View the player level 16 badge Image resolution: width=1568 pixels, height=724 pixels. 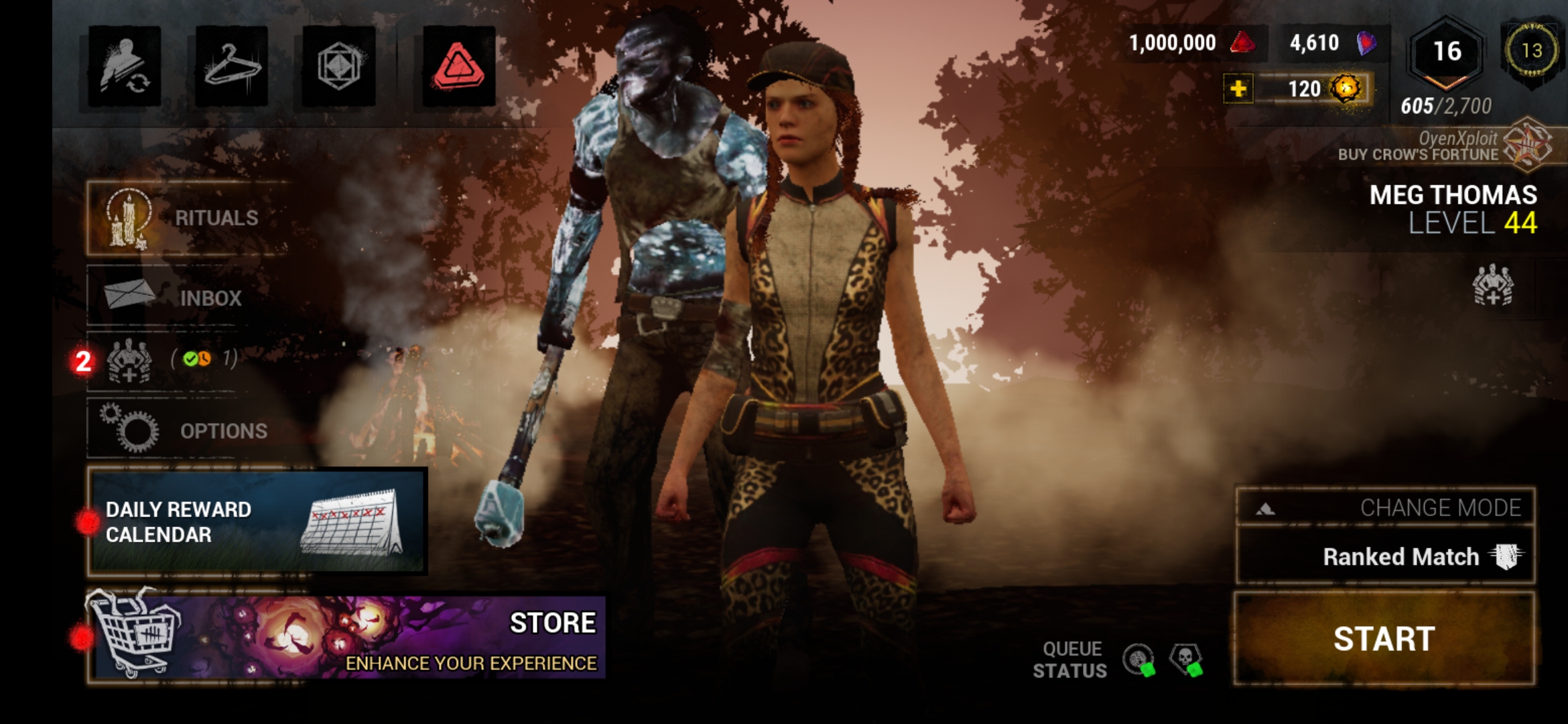pos(1446,54)
